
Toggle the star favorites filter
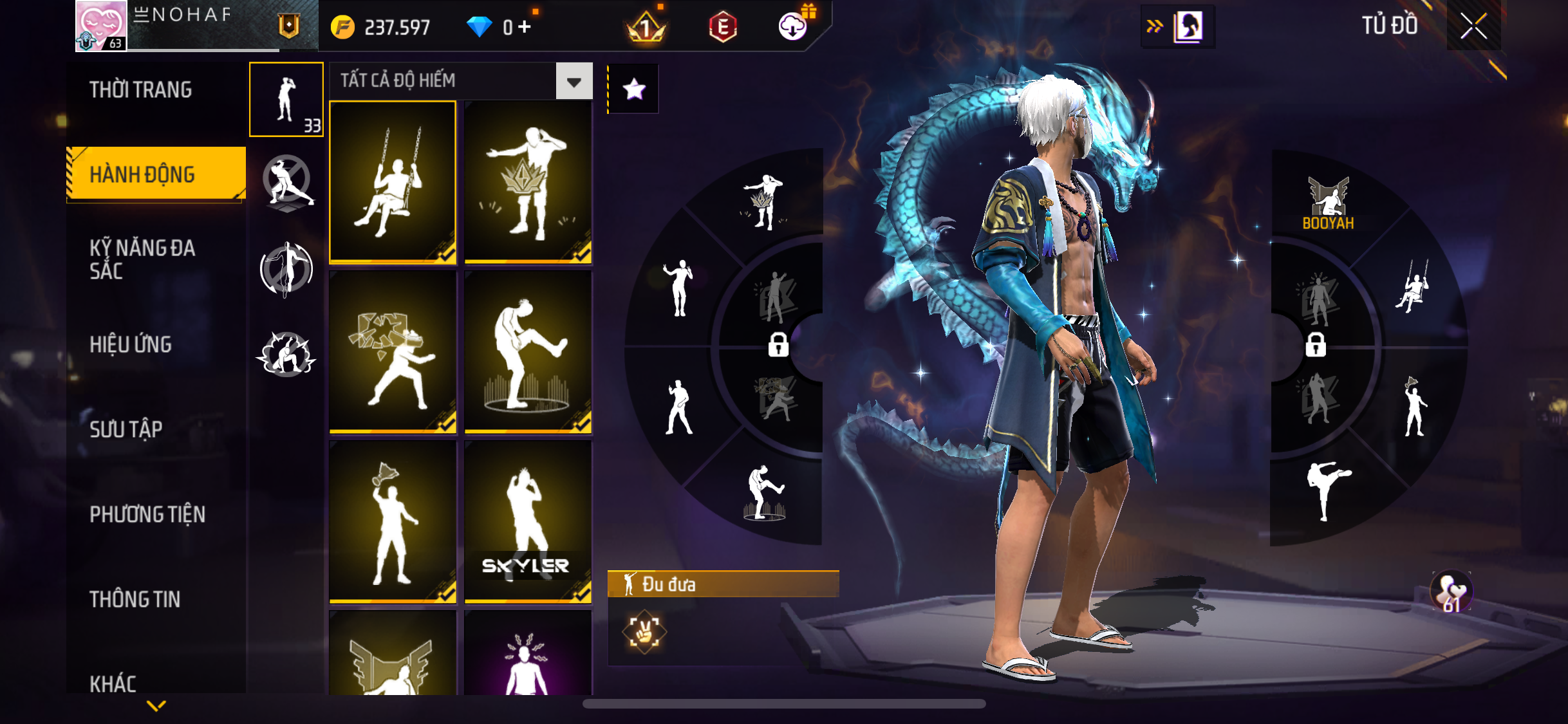click(x=634, y=89)
